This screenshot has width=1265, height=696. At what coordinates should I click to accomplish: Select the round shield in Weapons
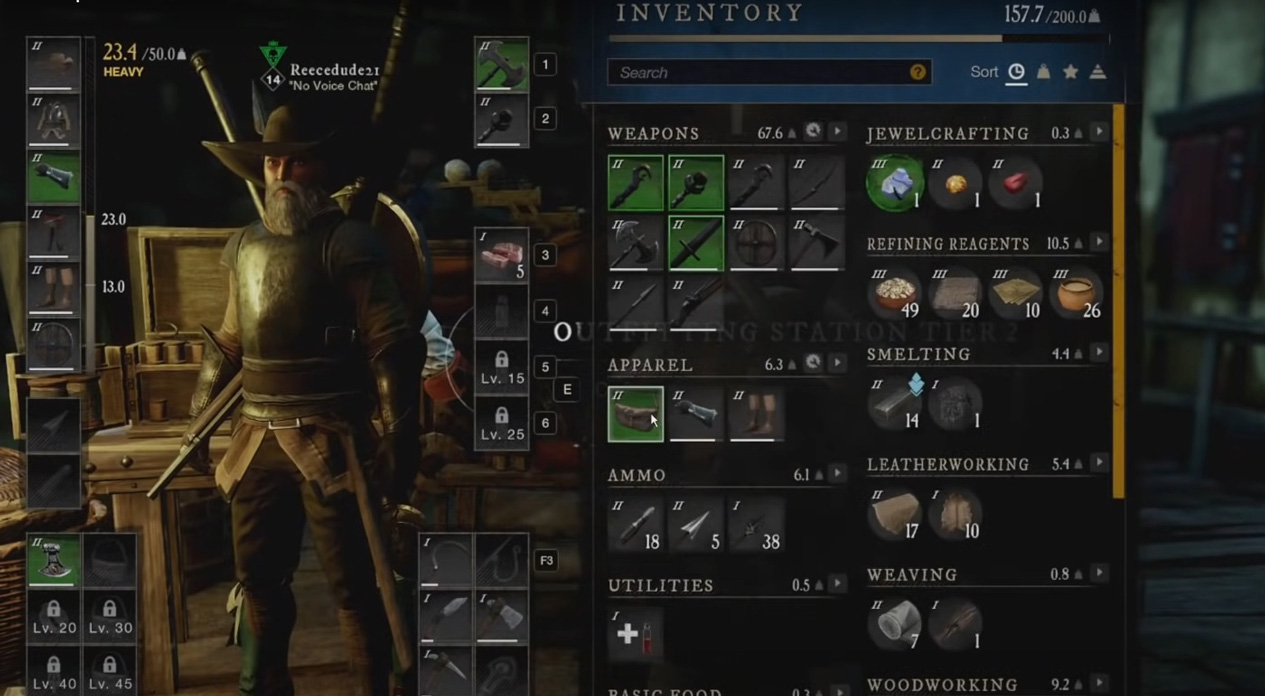757,243
